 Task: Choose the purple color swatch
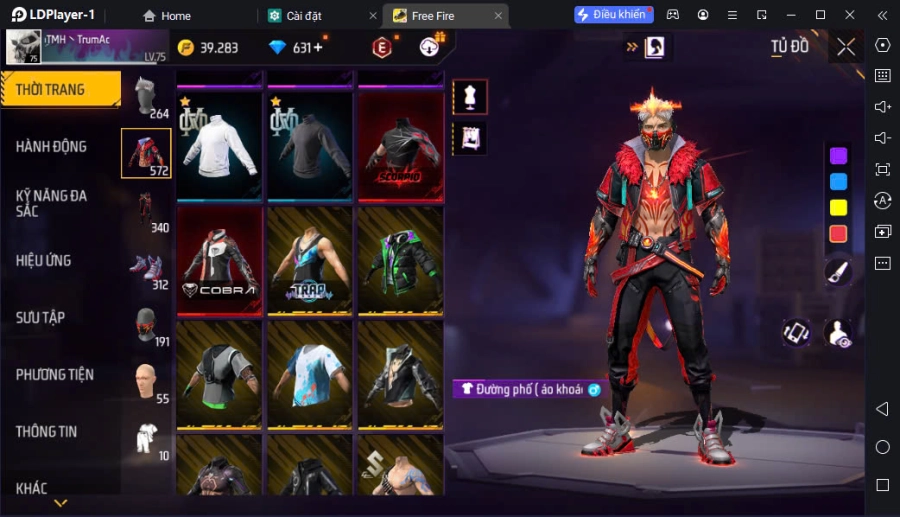(838, 155)
